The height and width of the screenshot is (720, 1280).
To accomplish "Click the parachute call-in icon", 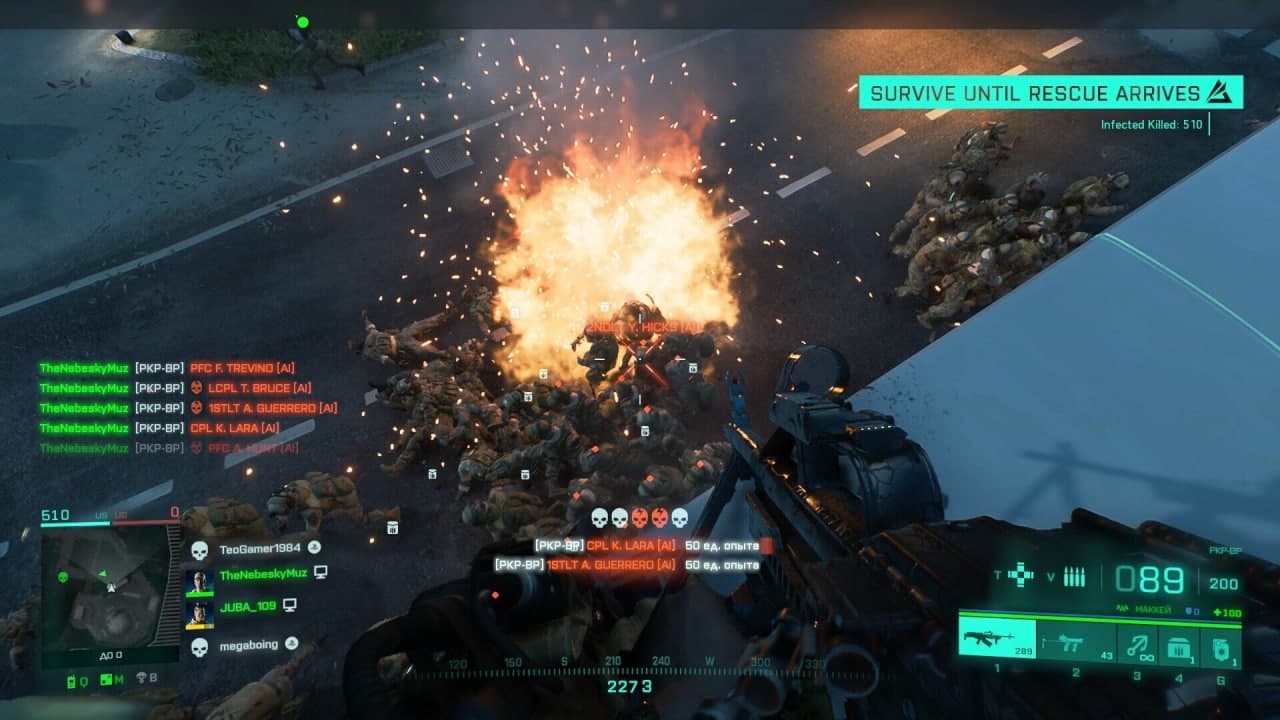I will [x=142, y=679].
